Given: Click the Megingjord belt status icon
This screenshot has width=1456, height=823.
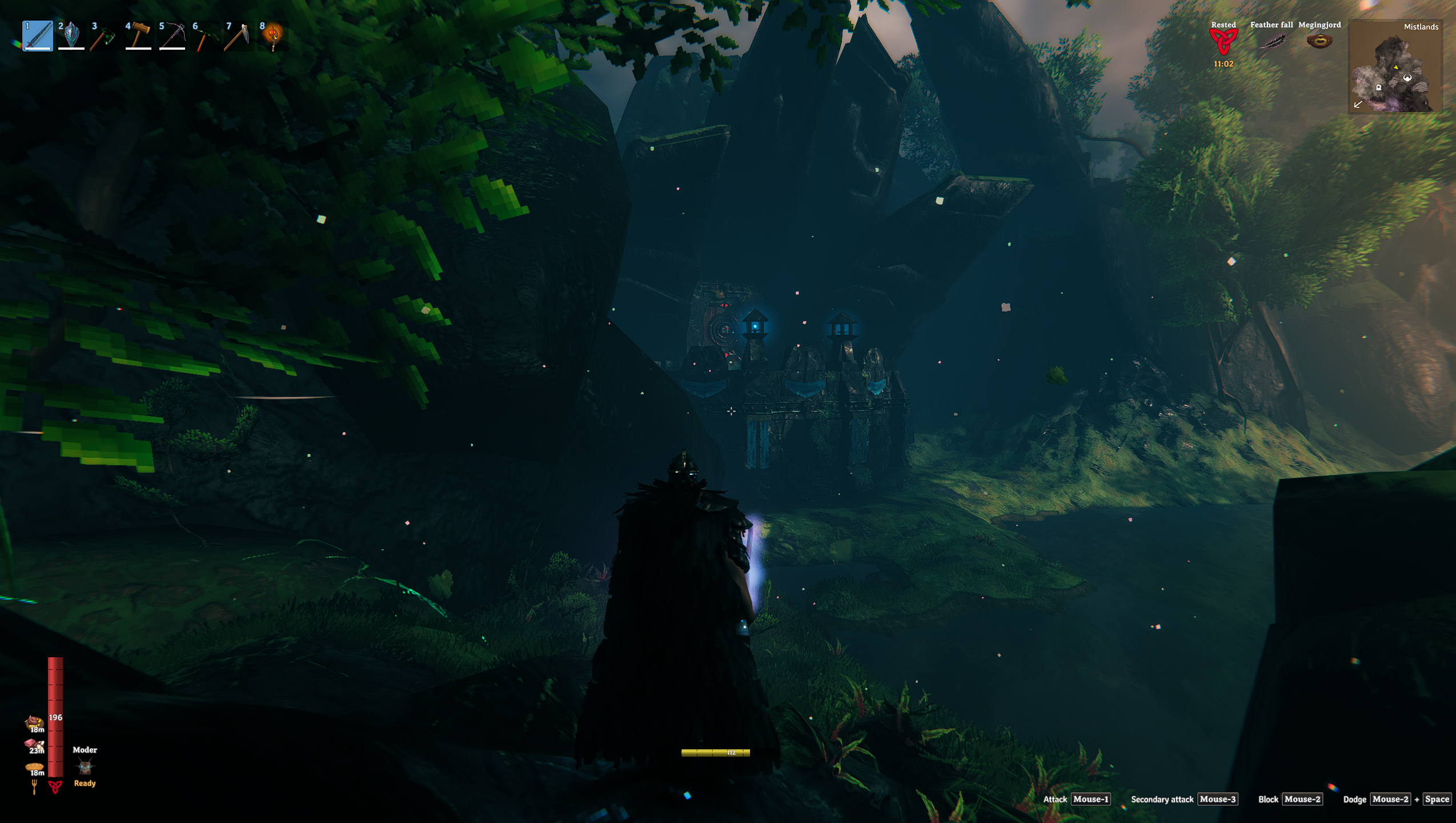Looking at the screenshot, I should coord(1319,41).
